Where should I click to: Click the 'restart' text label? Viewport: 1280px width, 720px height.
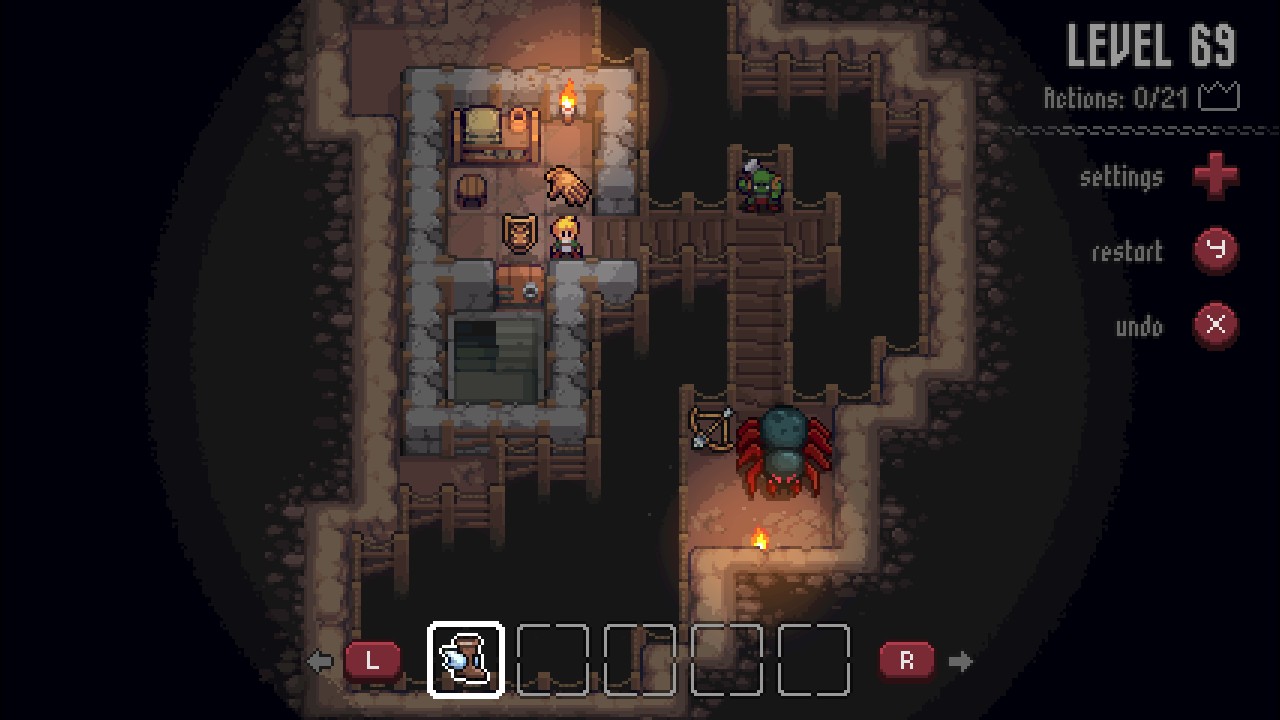1127,252
